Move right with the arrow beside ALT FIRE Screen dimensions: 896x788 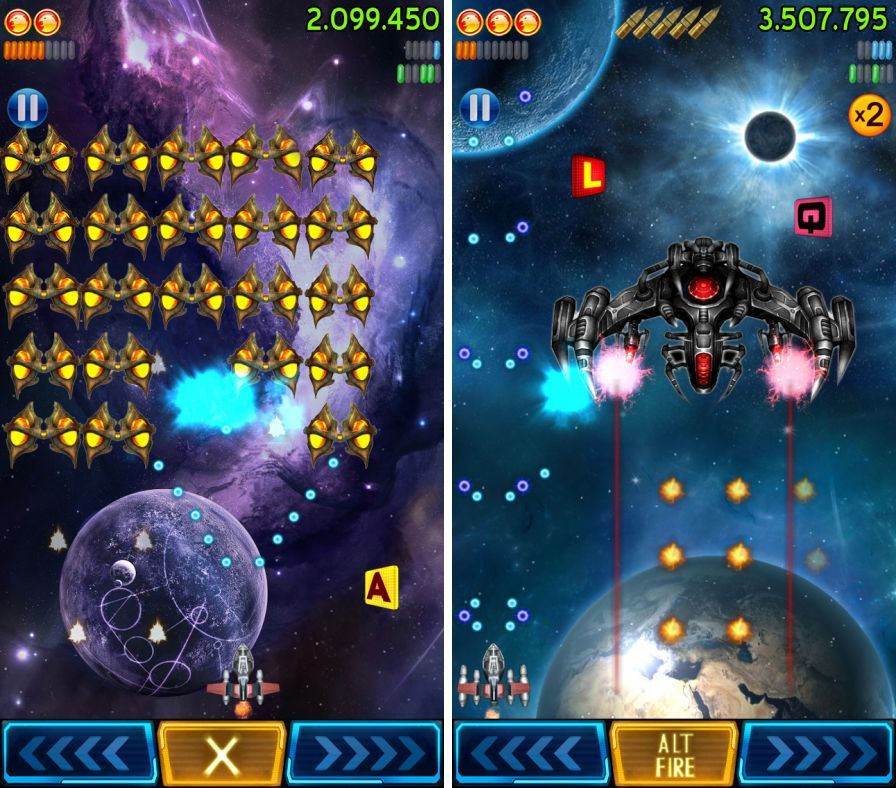[816, 753]
